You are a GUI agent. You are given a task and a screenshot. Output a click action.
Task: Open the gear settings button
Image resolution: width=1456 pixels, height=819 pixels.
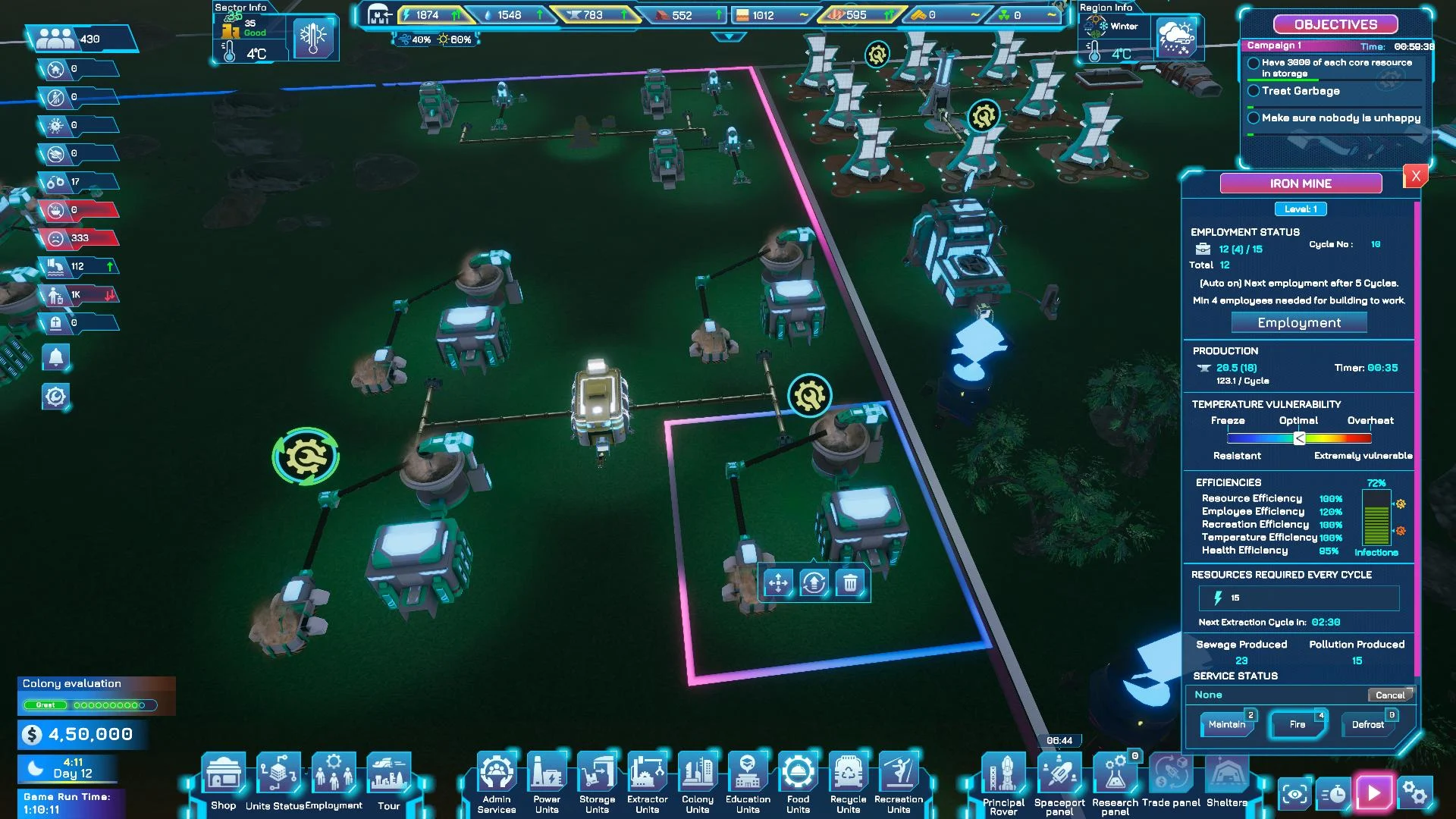(1415, 793)
